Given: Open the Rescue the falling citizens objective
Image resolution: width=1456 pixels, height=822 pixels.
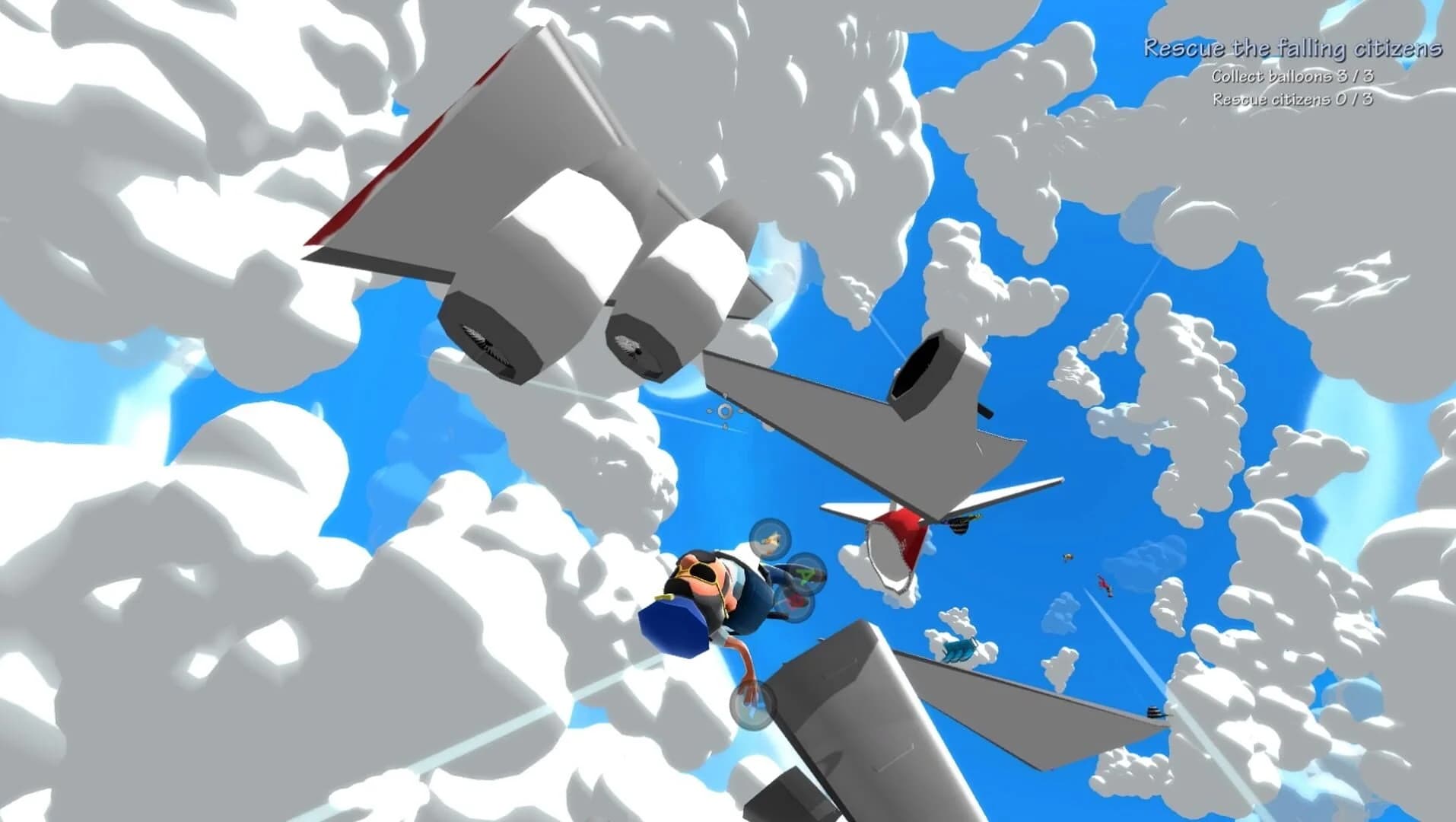Looking at the screenshot, I should (1293, 47).
